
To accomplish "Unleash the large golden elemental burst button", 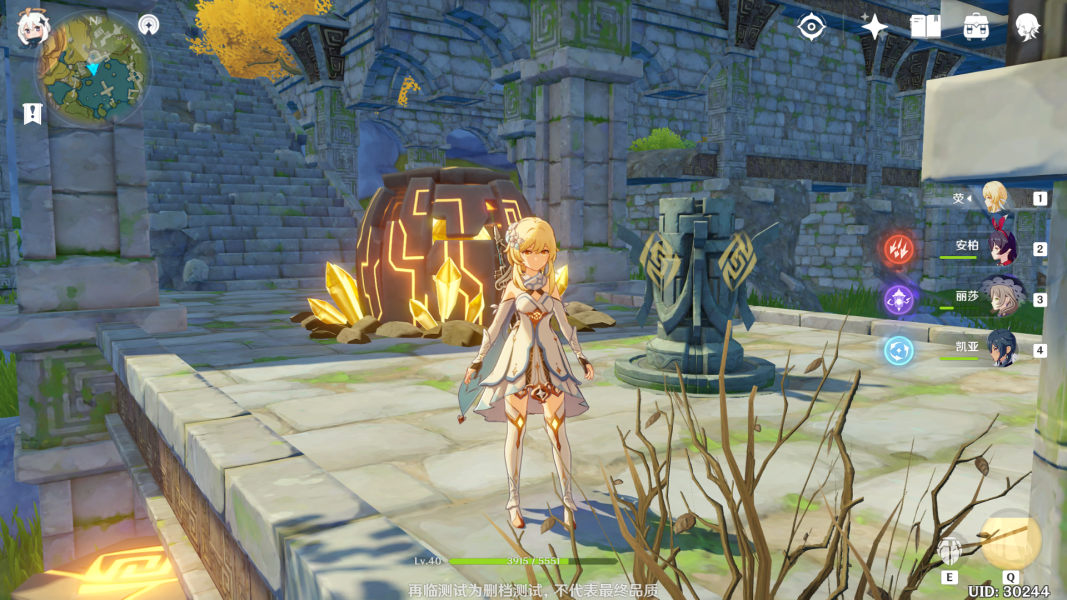I will tap(1010, 540).
